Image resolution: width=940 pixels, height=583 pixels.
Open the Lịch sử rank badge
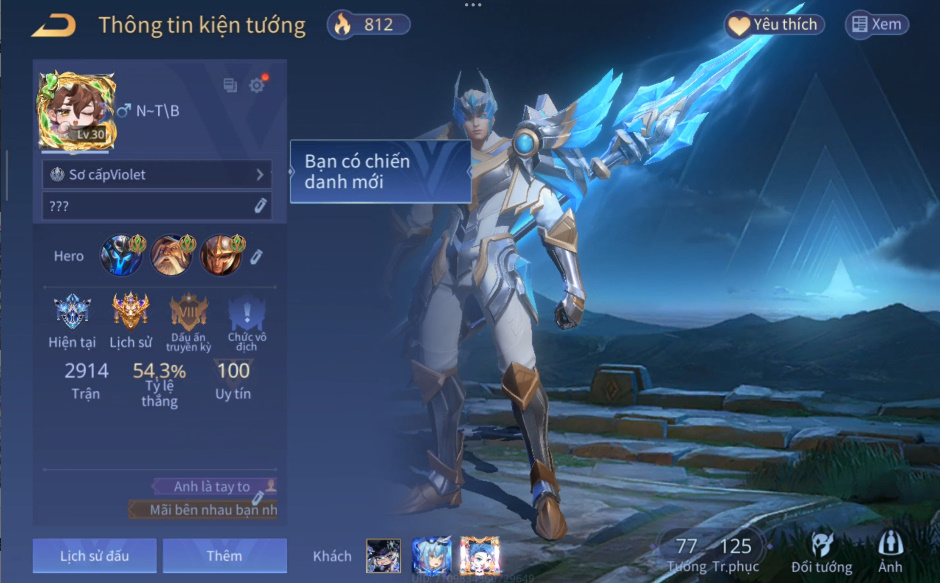[130, 311]
